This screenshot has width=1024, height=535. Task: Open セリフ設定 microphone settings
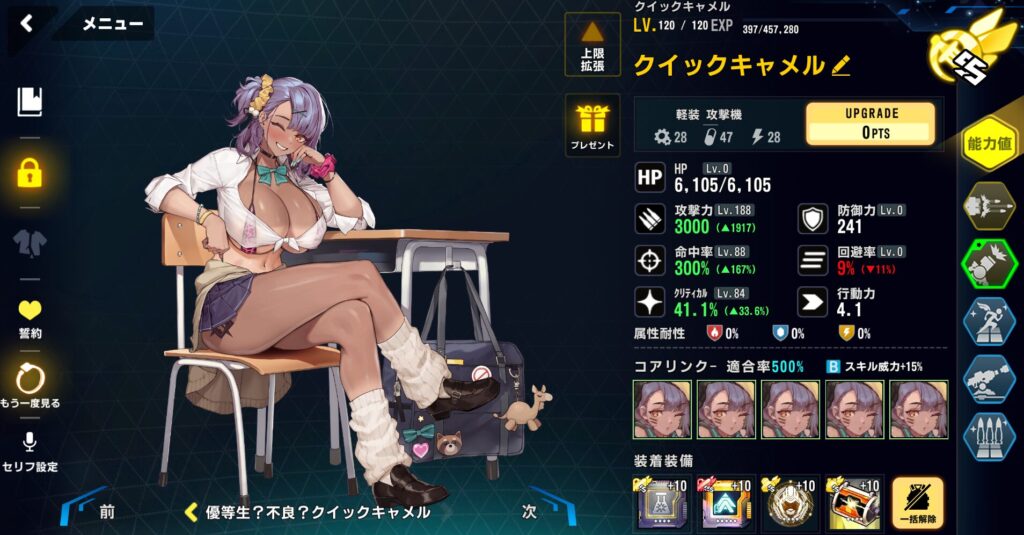[x=31, y=451]
